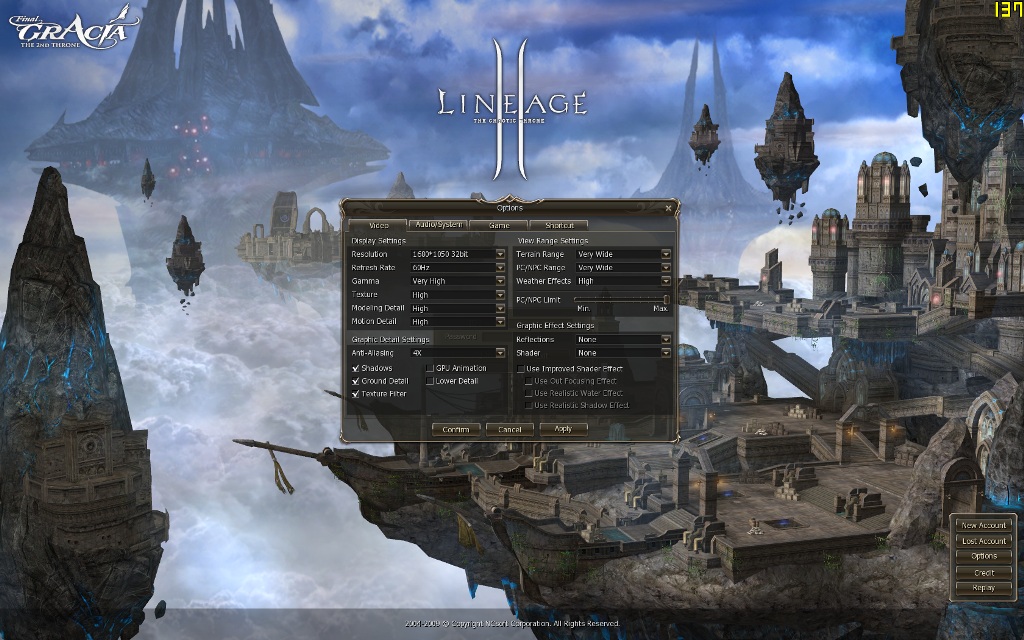Screen dimensions: 1024x640
Task: Confirm the options changes
Action: point(455,429)
